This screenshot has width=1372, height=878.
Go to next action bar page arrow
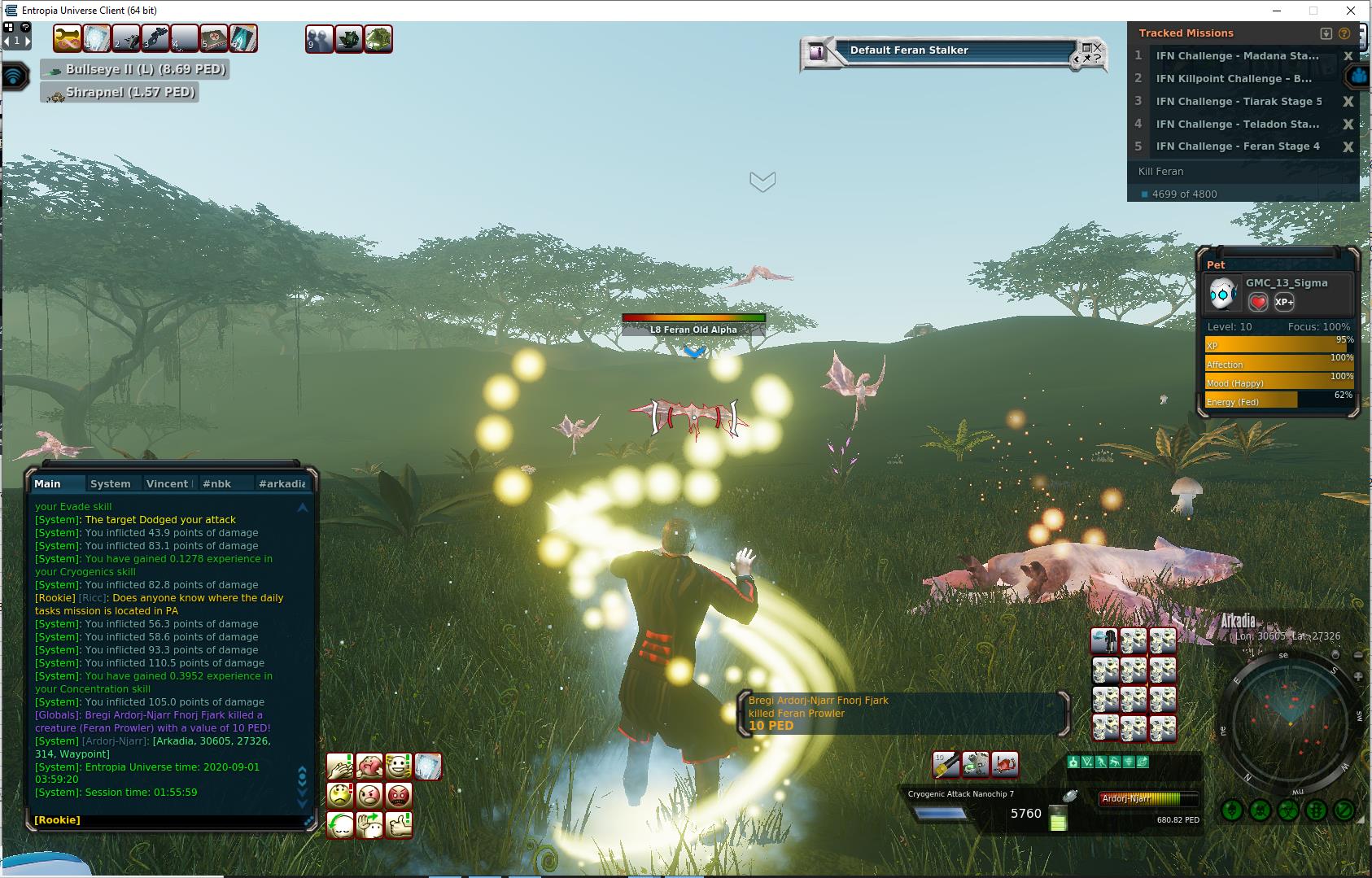[x=28, y=40]
